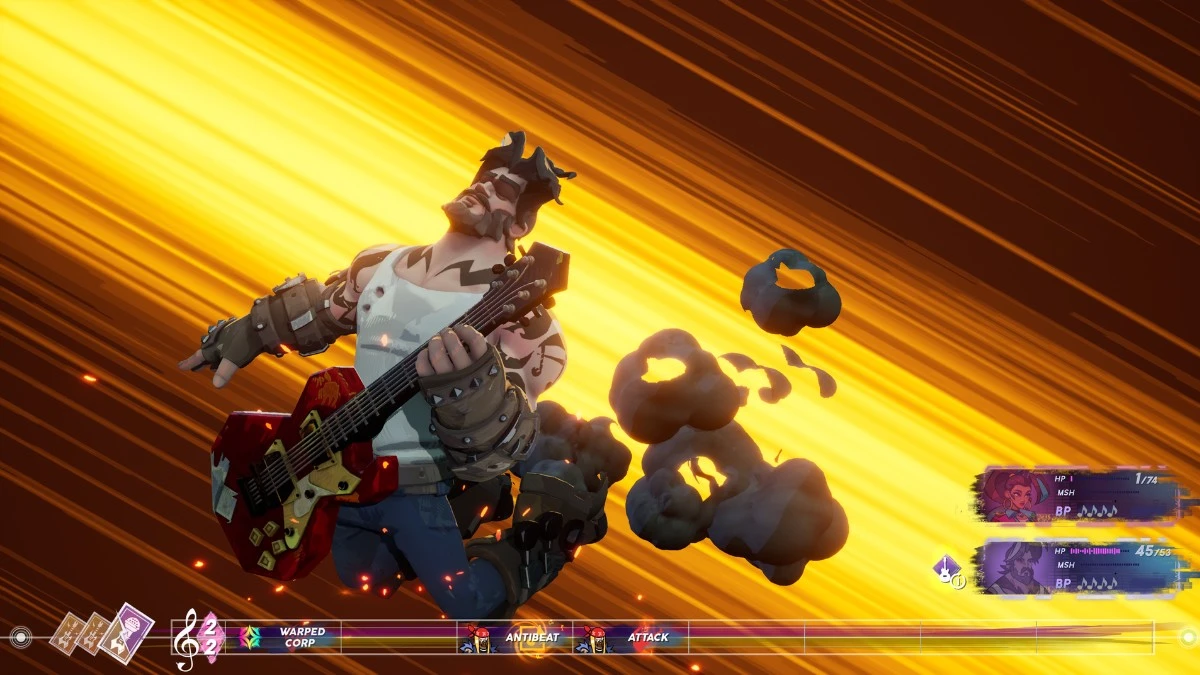Select the Attack turn on the timeline
Screen dimensions: 1200x675
pyautogui.click(x=631, y=637)
